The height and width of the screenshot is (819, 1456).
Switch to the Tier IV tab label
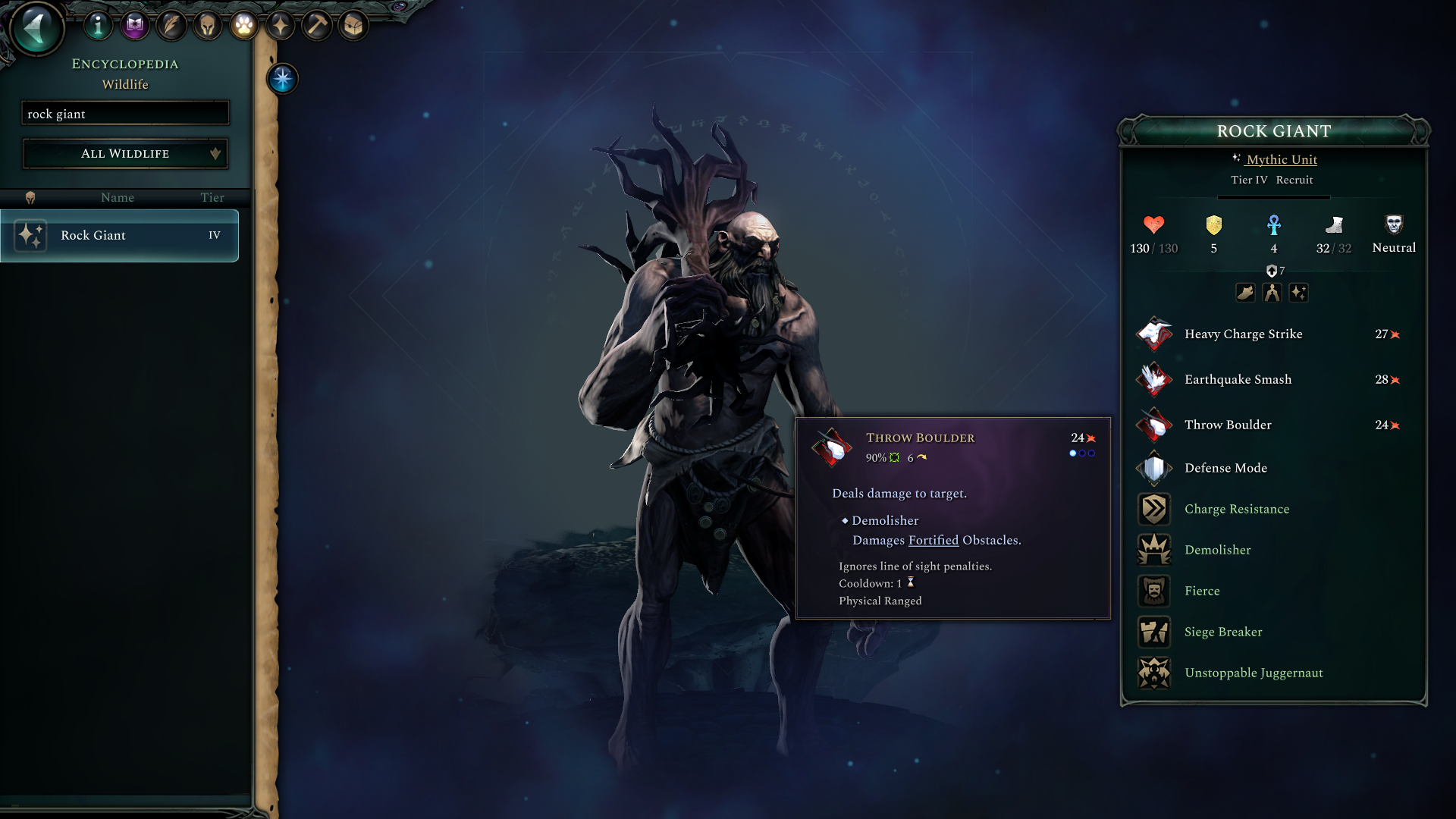(1249, 180)
